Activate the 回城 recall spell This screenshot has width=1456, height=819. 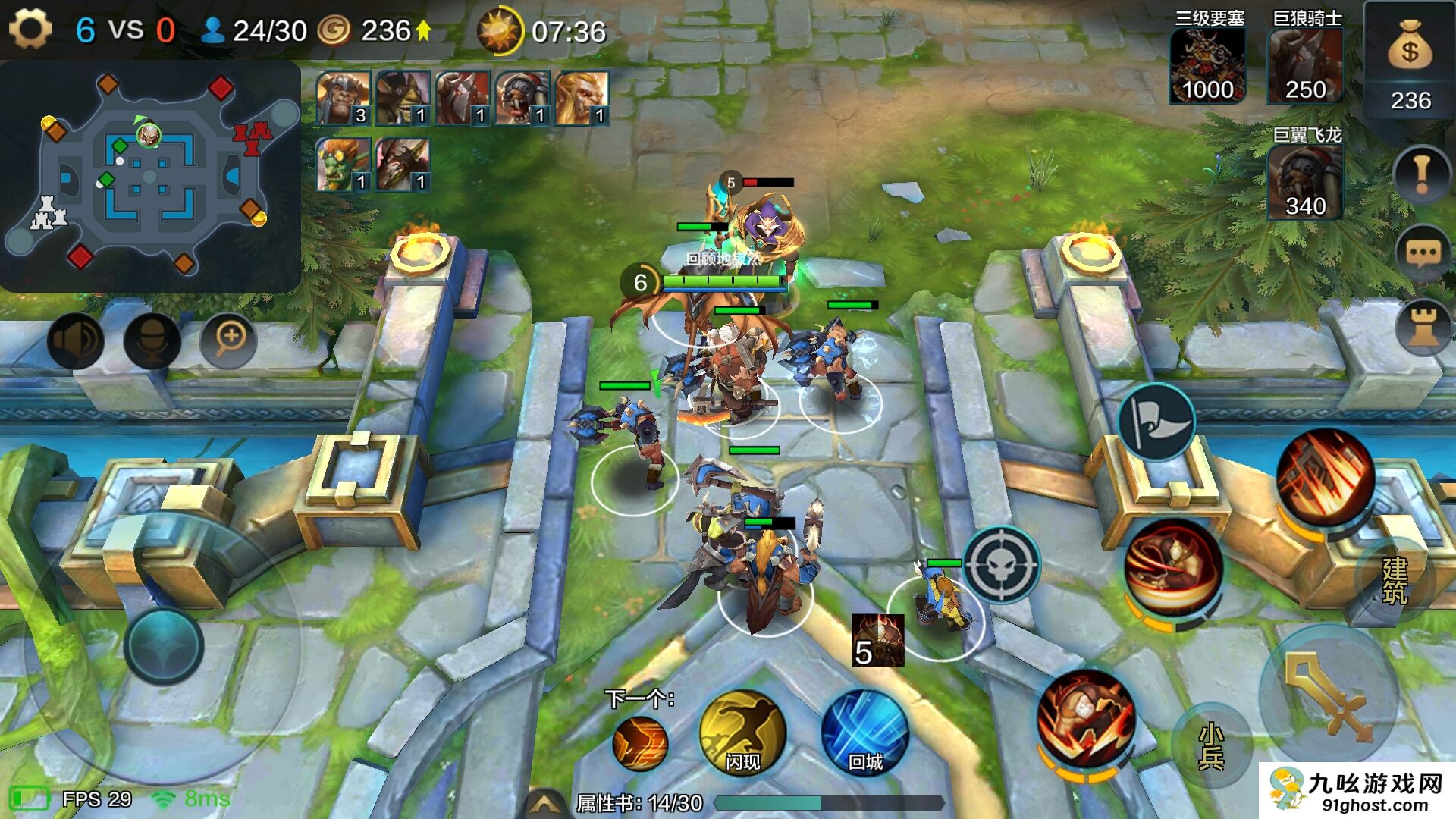click(x=864, y=733)
